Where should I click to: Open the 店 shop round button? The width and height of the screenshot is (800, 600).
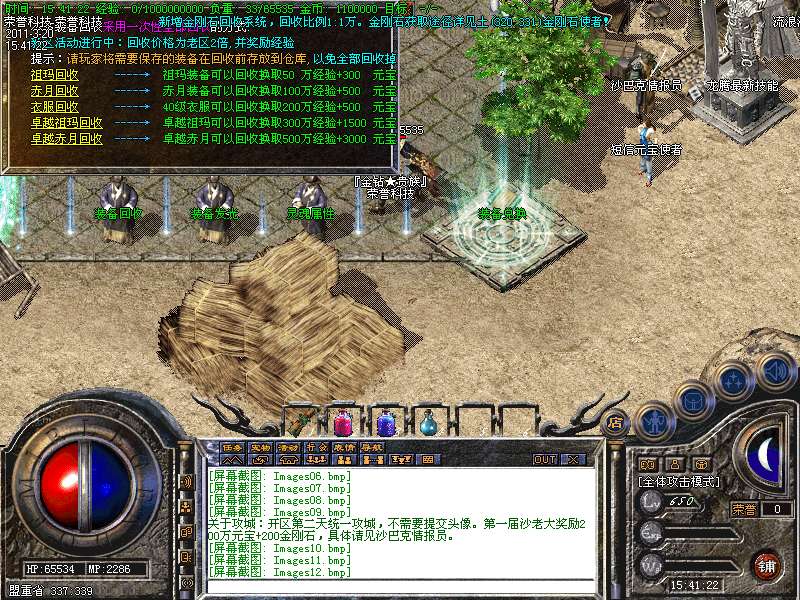point(615,423)
